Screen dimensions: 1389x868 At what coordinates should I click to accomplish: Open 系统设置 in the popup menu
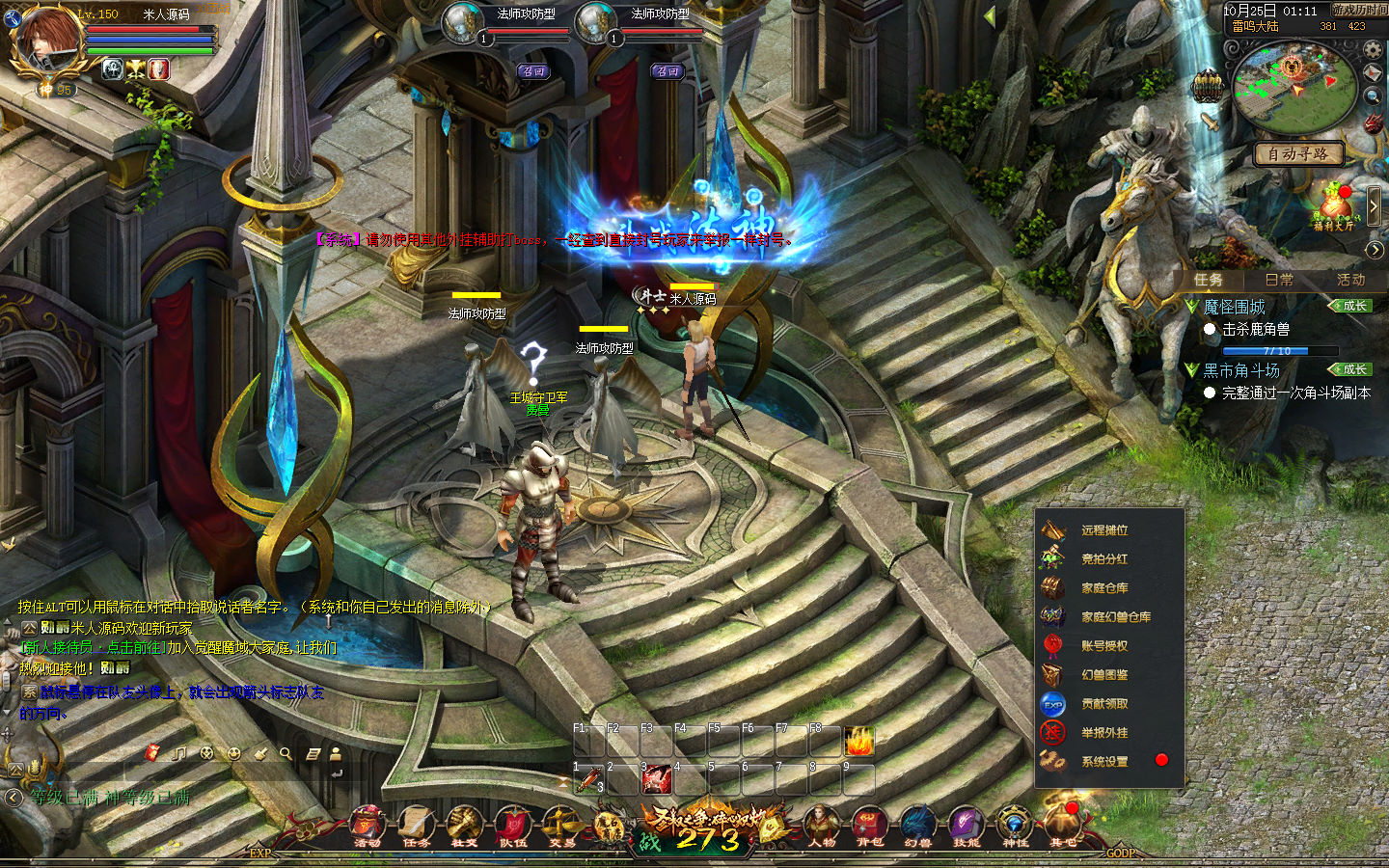click(x=1104, y=762)
